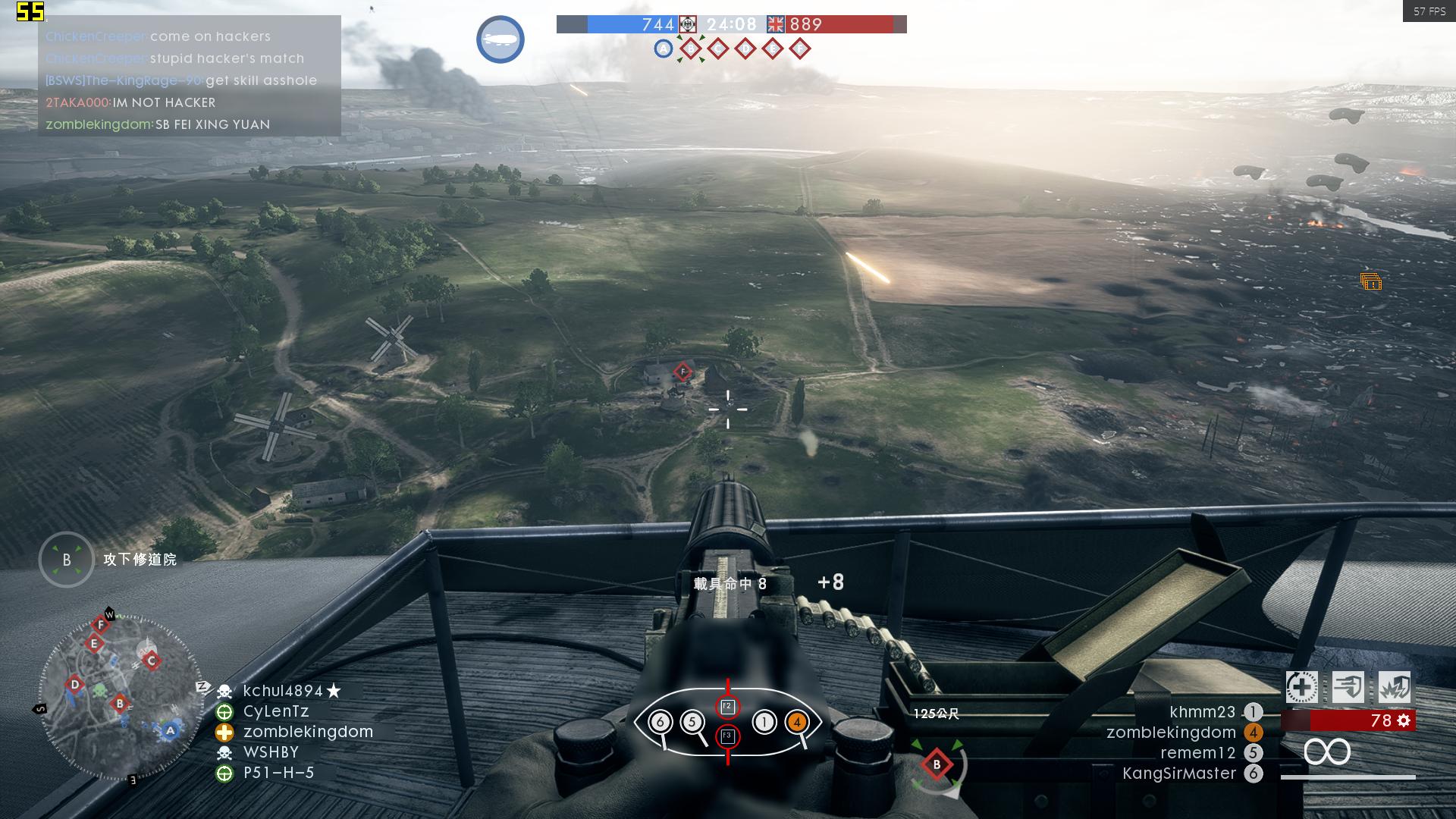Activate the vehicle self-repair ability icon
This screenshot has height=819, width=1456.
pyautogui.click(x=1301, y=688)
